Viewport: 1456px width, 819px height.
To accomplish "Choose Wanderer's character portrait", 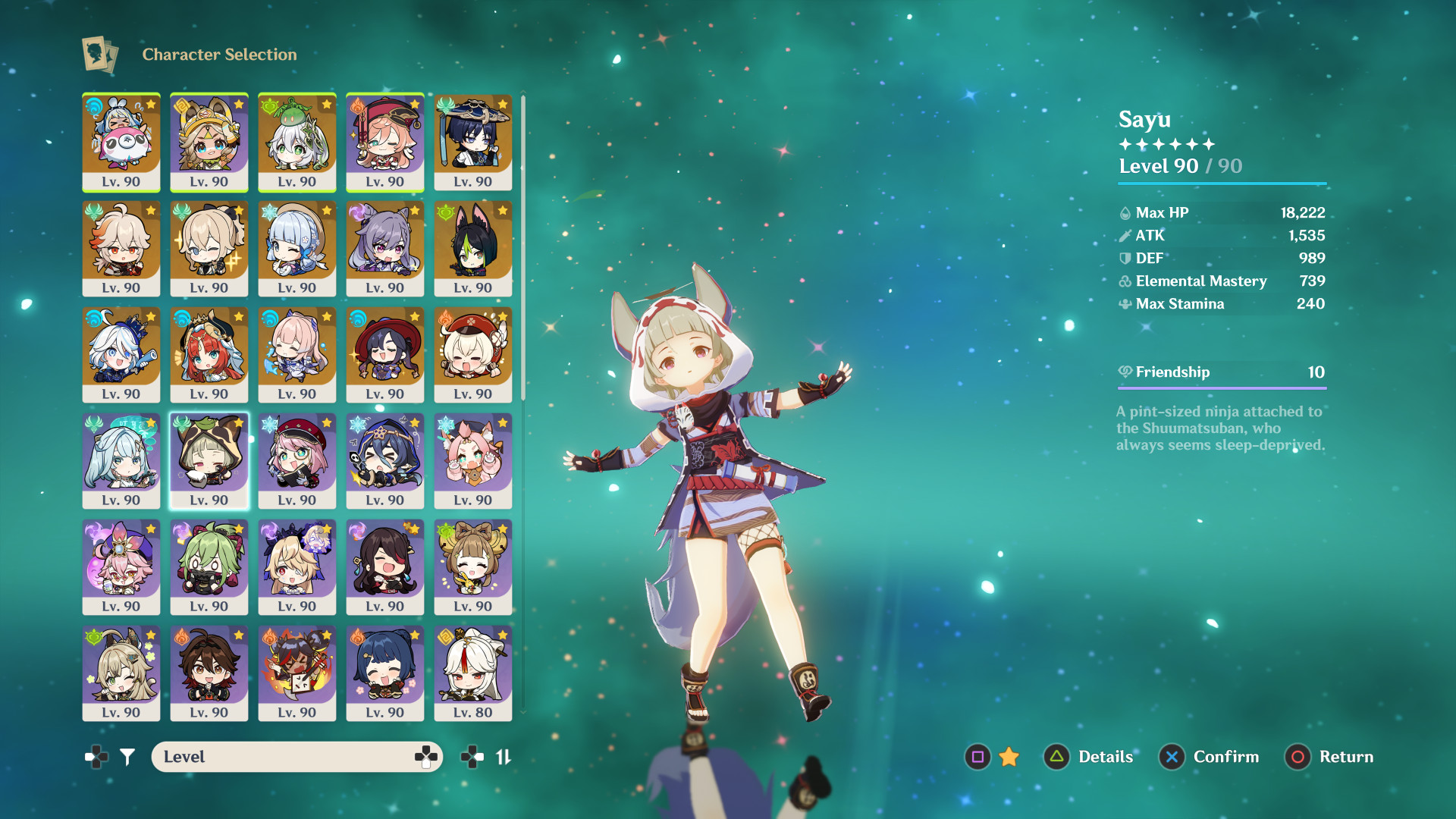I will point(473,142).
